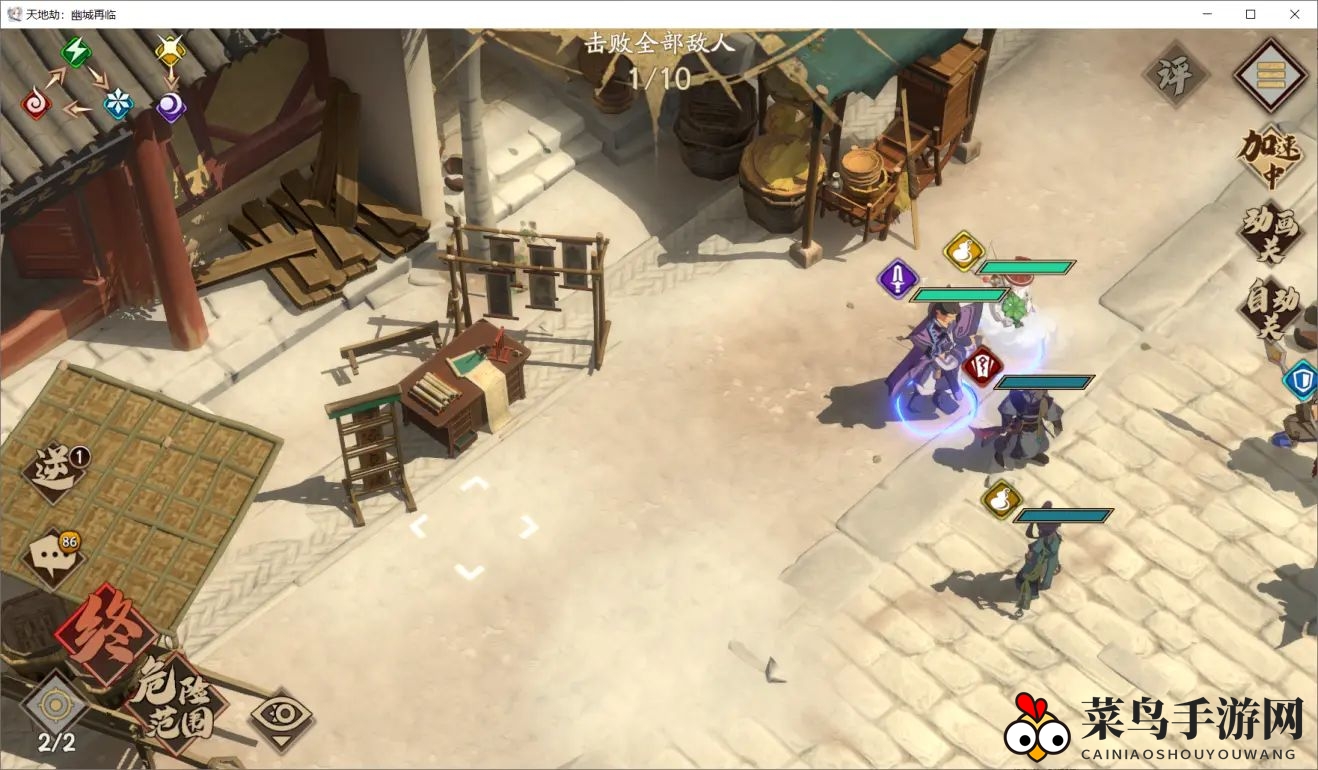The width and height of the screenshot is (1318, 770).
Task: Click the blue snowflake element icon
Action: (x=119, y=104)
